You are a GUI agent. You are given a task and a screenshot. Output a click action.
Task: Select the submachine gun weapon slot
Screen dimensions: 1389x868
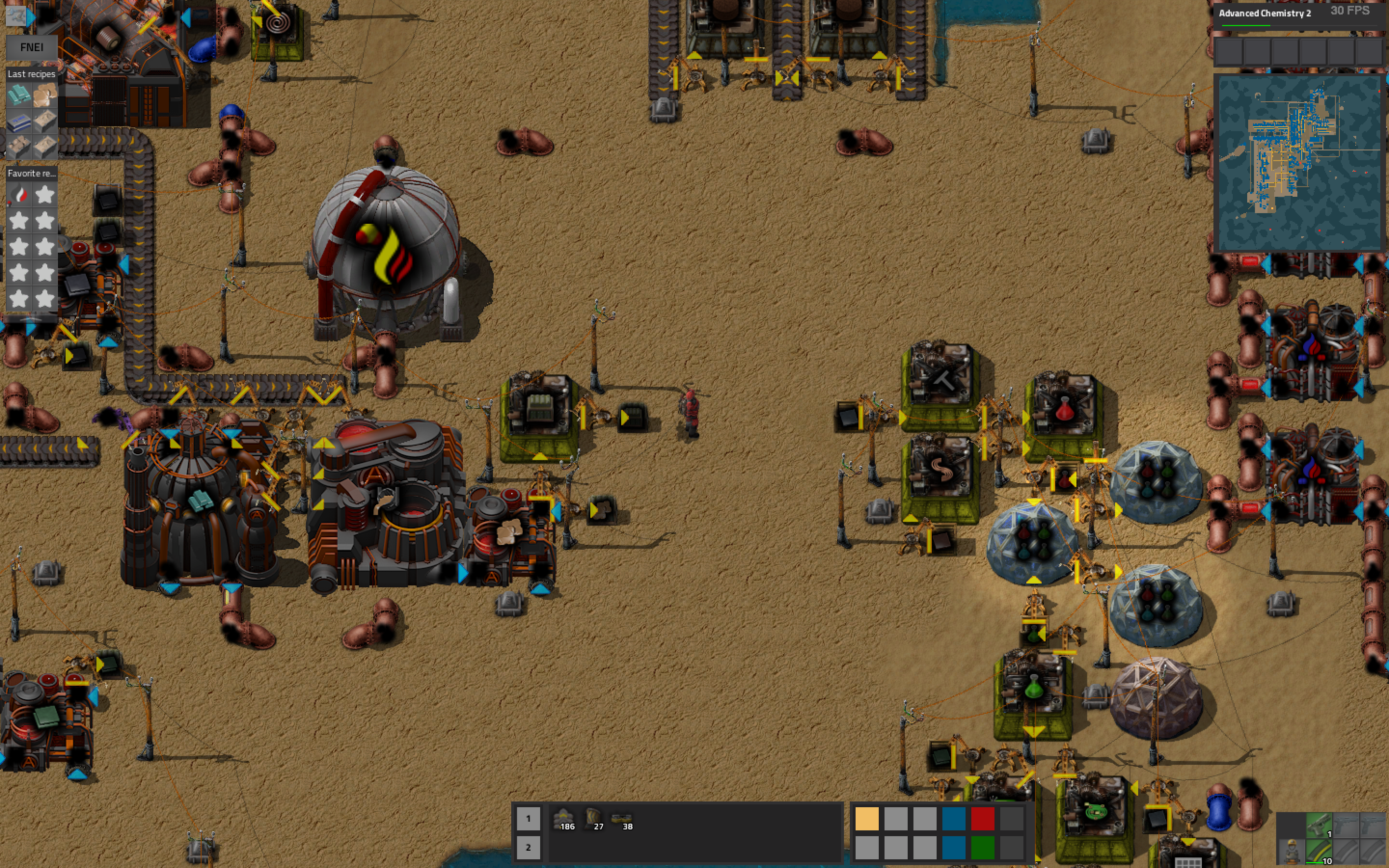point(1320,827)
